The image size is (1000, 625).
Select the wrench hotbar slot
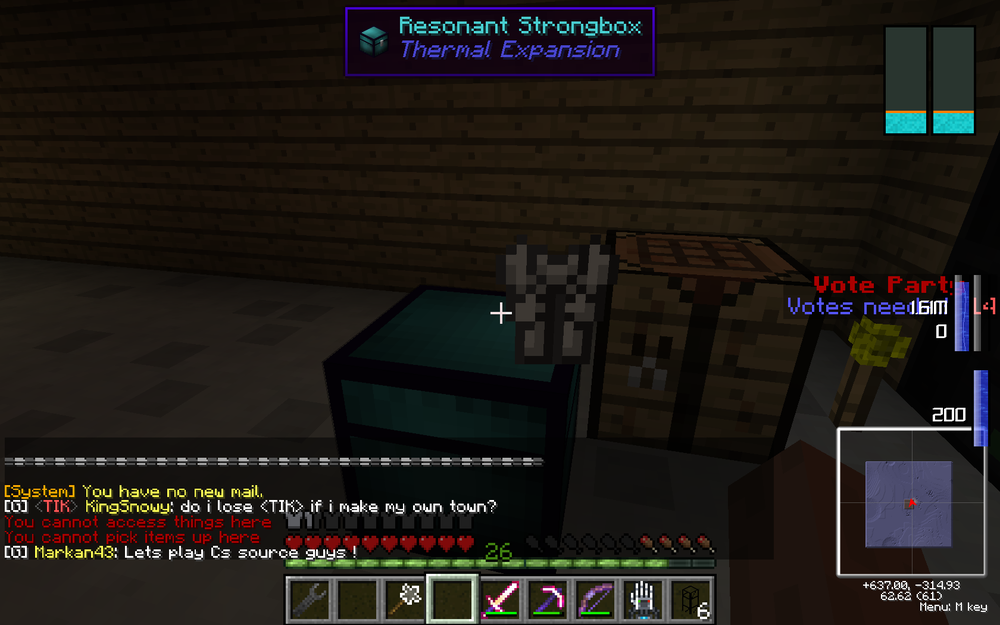tap(309, 598)
